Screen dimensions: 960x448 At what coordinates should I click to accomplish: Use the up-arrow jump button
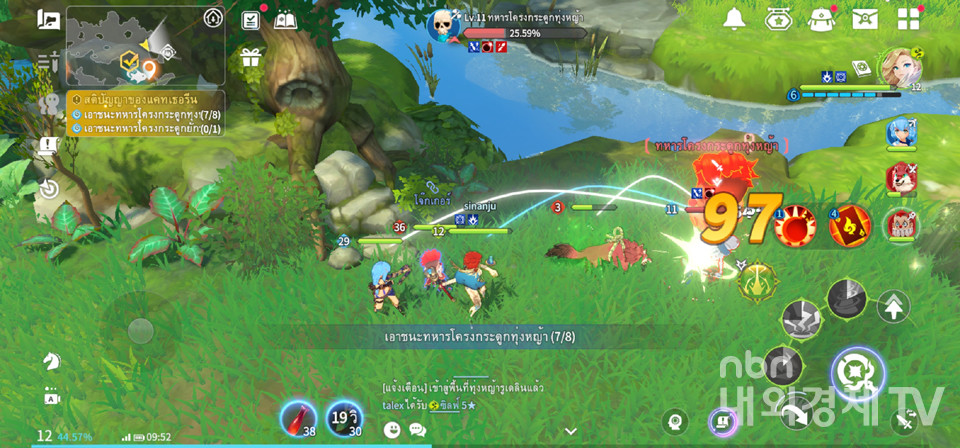click(x=893, y=306)
